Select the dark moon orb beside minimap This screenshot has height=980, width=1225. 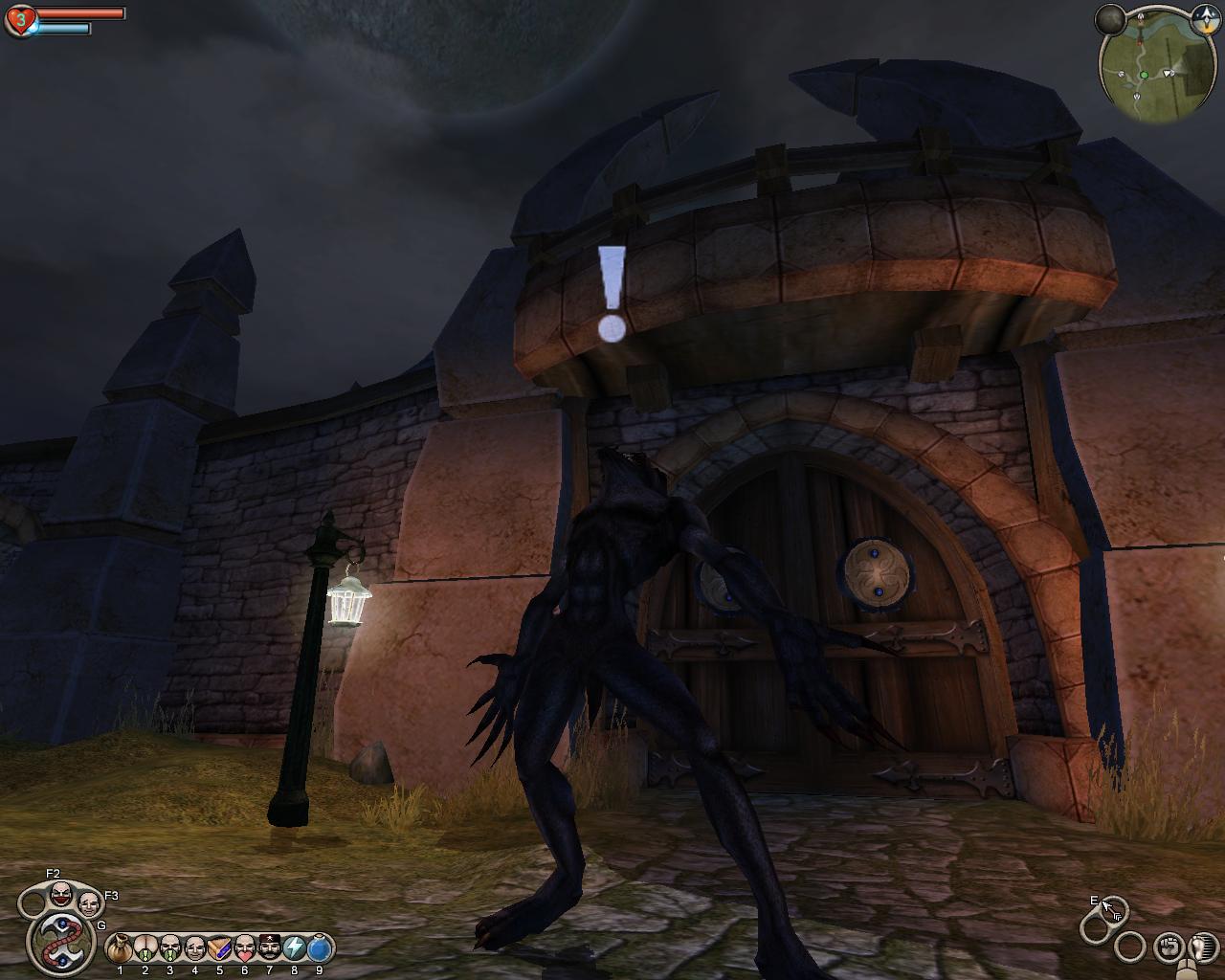pos(1110,18)
